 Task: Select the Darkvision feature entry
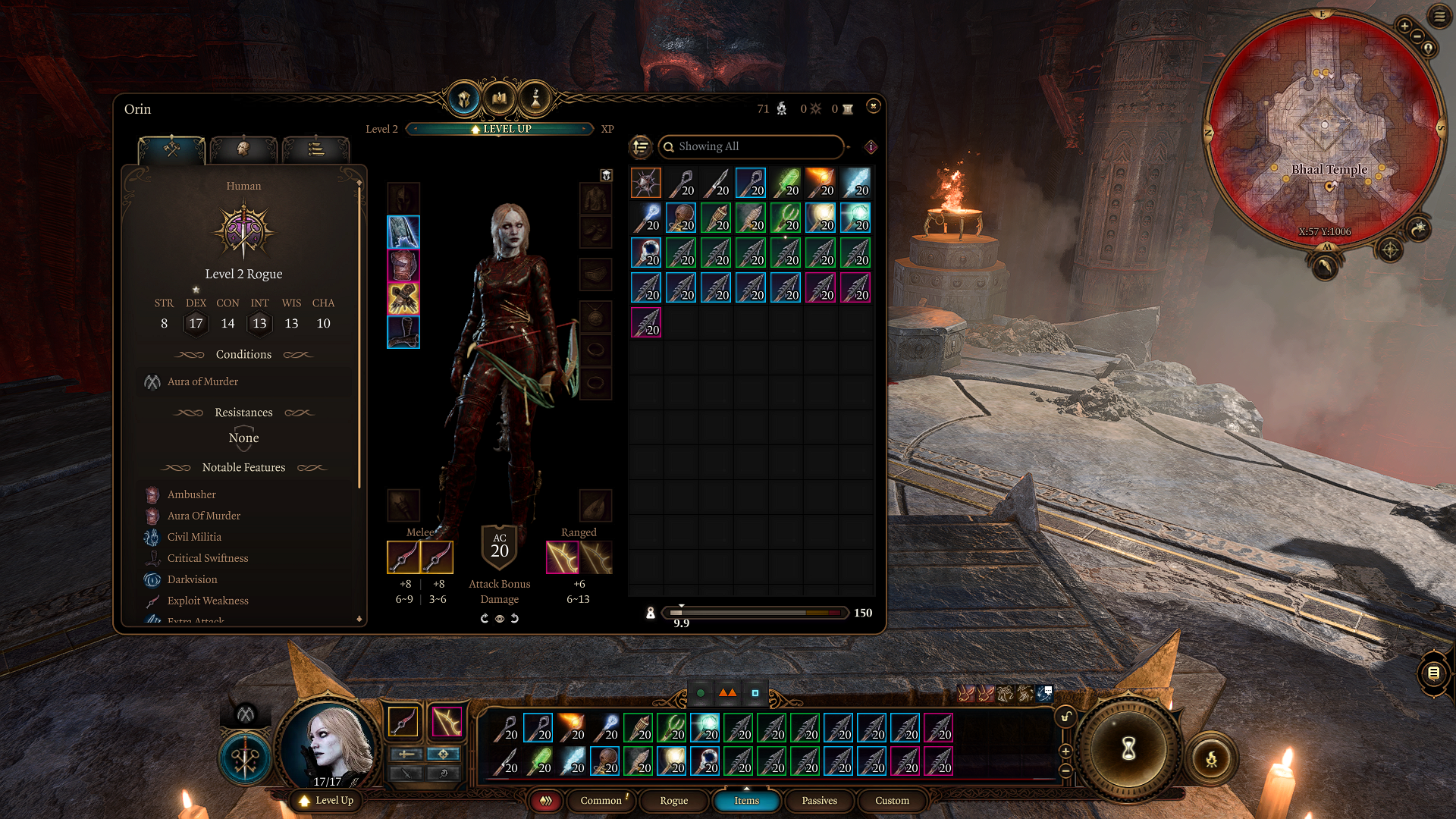192,579
